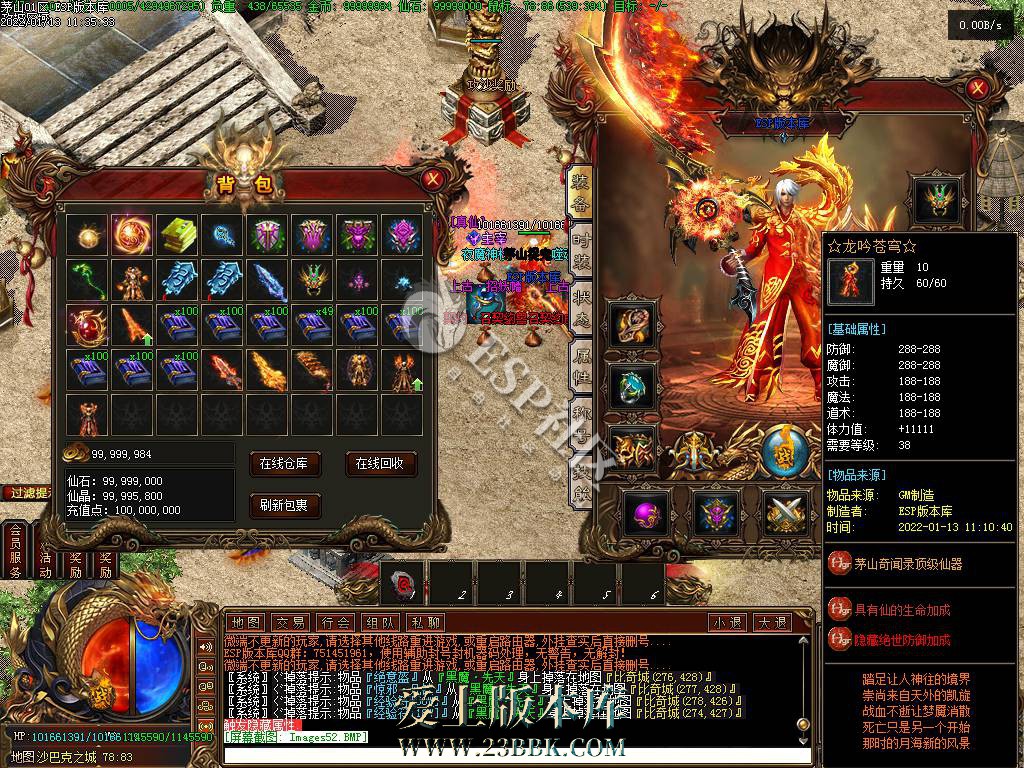This screenshot has width=1024, height=768.
Task: Select the 装备 equipment tab
Action: click(x=580, y=192)
